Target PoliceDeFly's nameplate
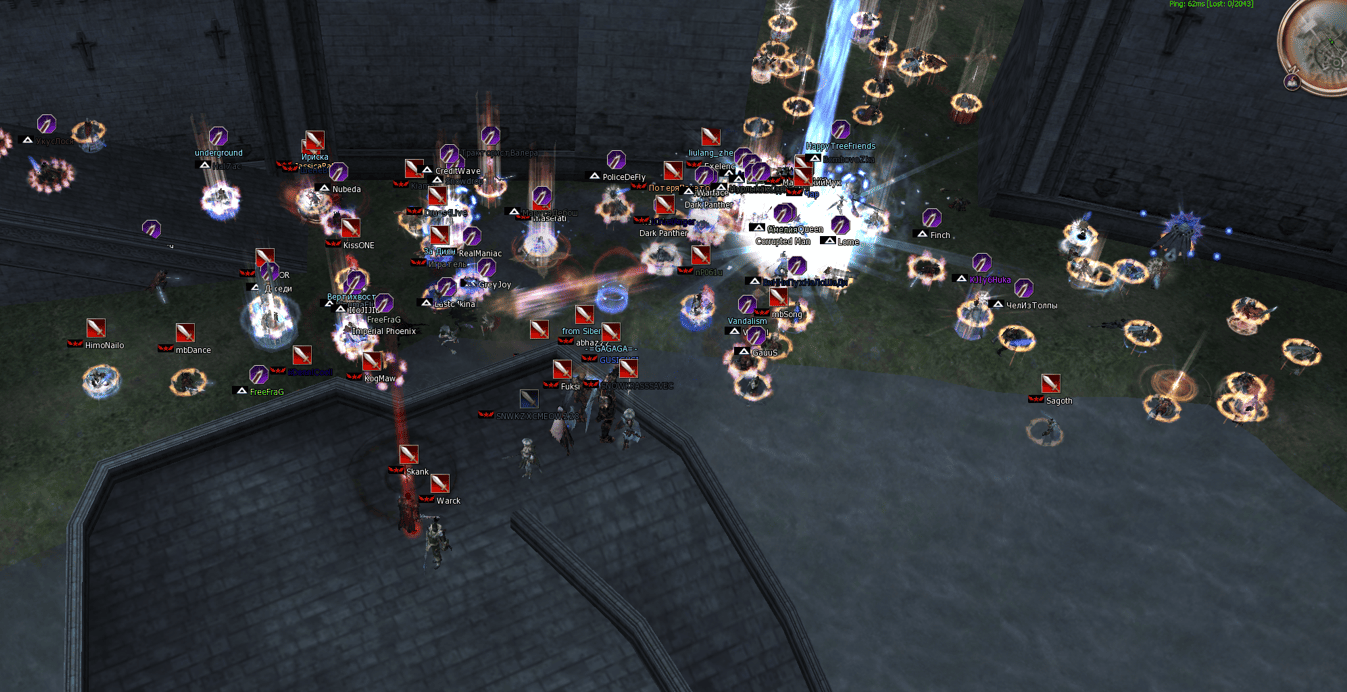The width and height of the screenshot is (1347, 692). [623, 178]
